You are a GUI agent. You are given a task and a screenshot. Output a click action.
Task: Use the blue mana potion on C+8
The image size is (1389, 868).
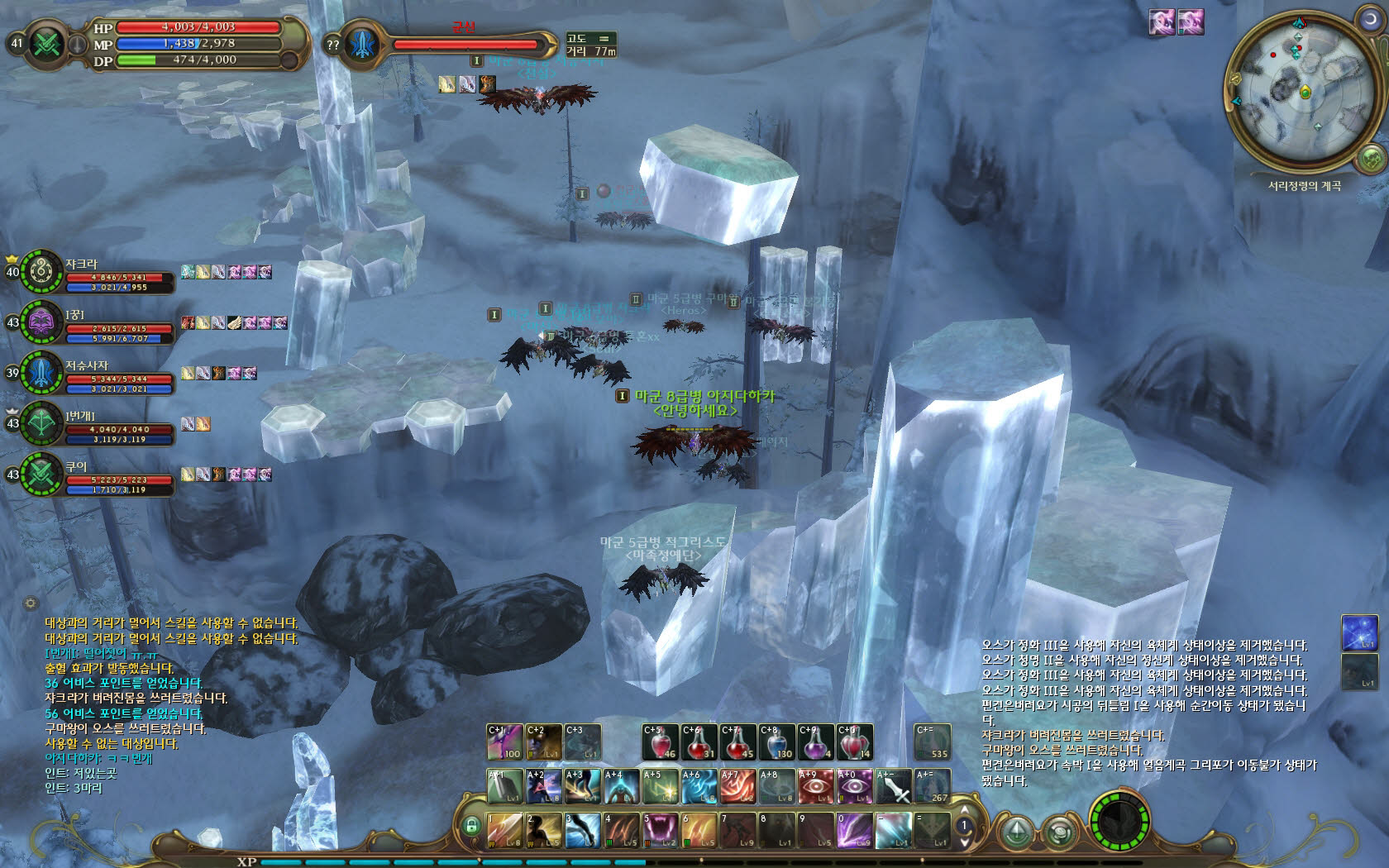pos(776,742)
